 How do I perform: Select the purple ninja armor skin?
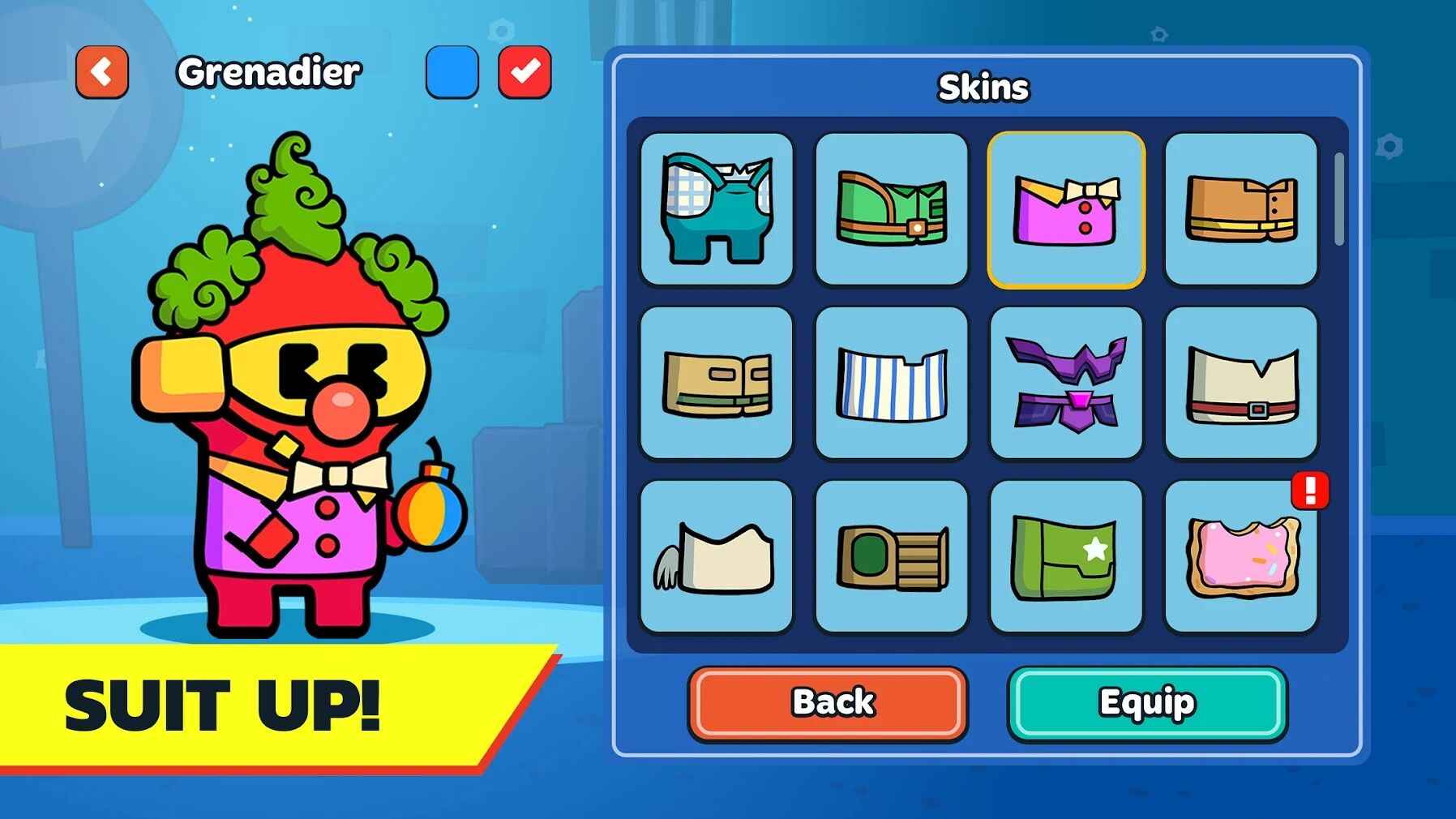click(x=1066, y=383)
